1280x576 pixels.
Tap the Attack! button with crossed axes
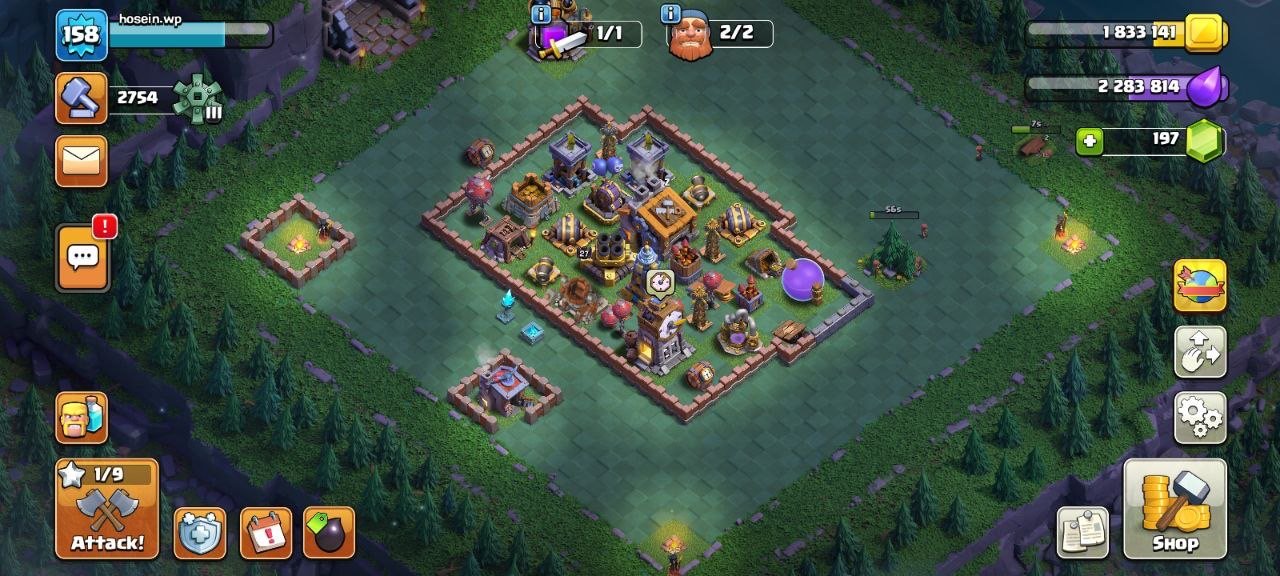pos(107,508)
